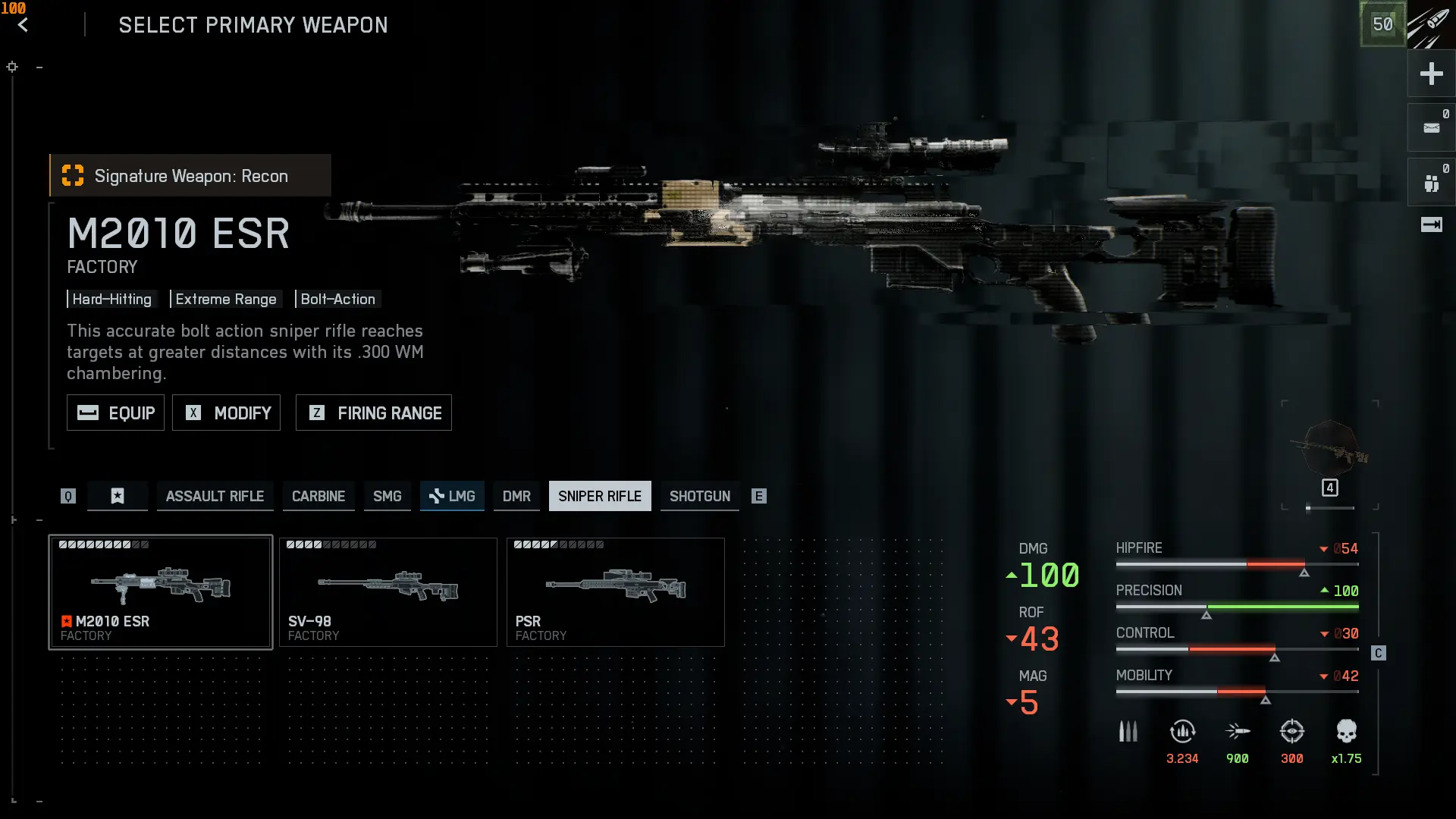Switch to the Carbine tab
Image resolution: width=1456 pixels, height=819 pixels.
pyautogui.click(x=318, y=496)
